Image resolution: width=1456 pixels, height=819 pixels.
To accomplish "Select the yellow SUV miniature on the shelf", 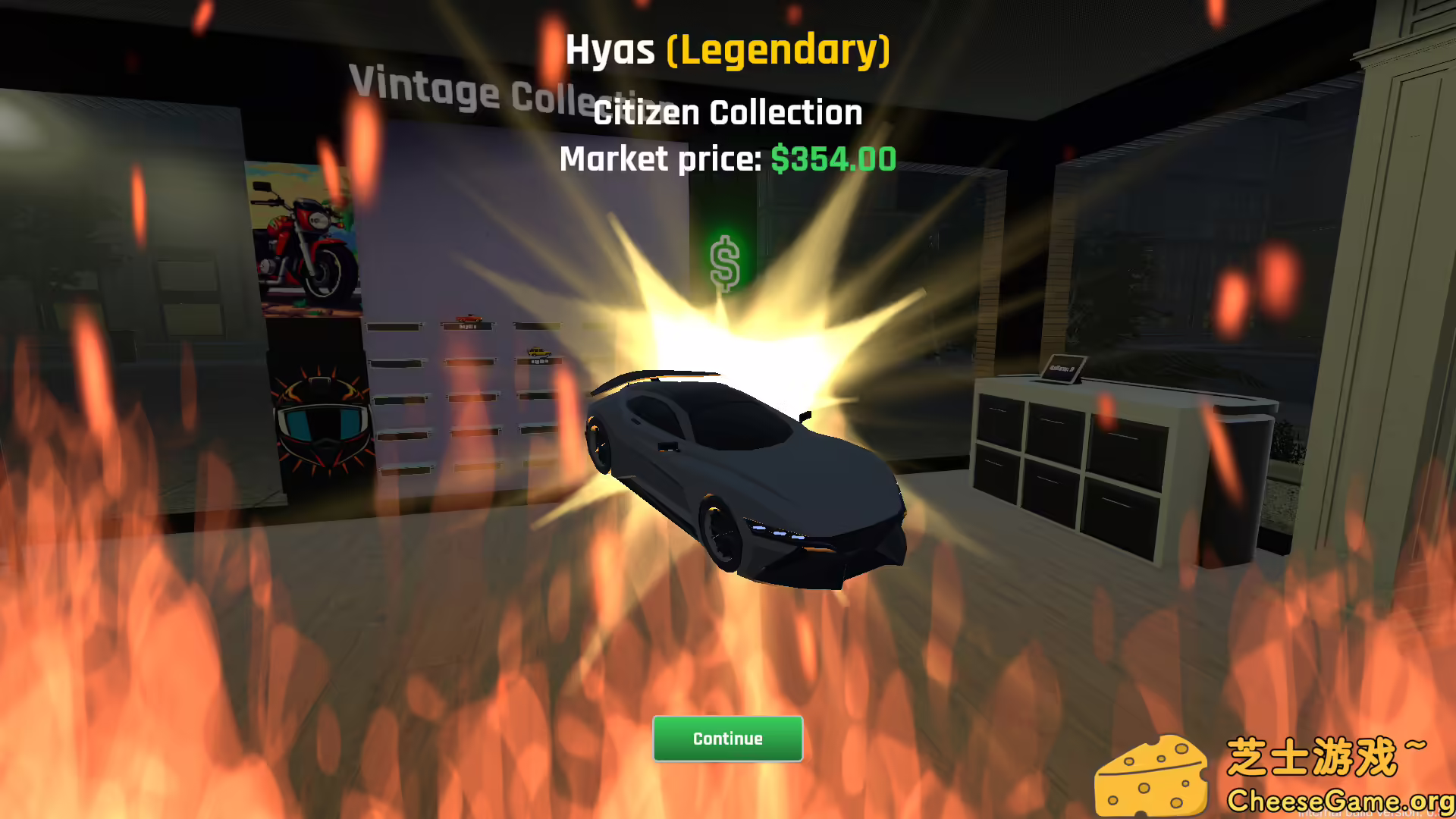I will point(540,351).
